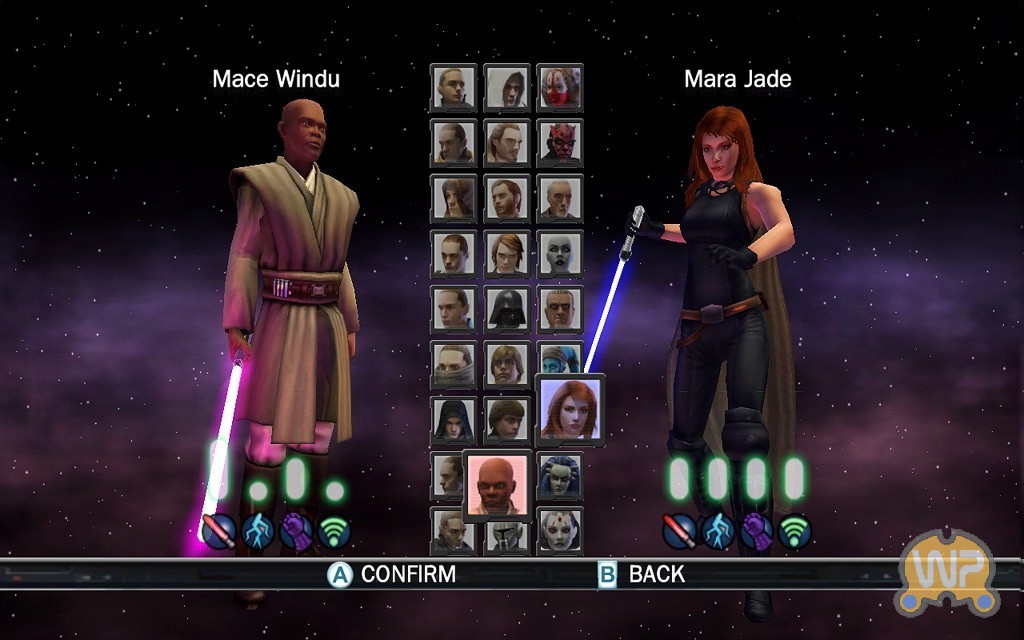Screen dimensions: 1024x640
Task: Choose the red-haired Mara Jade portrait
Action: tap(570, 409)
